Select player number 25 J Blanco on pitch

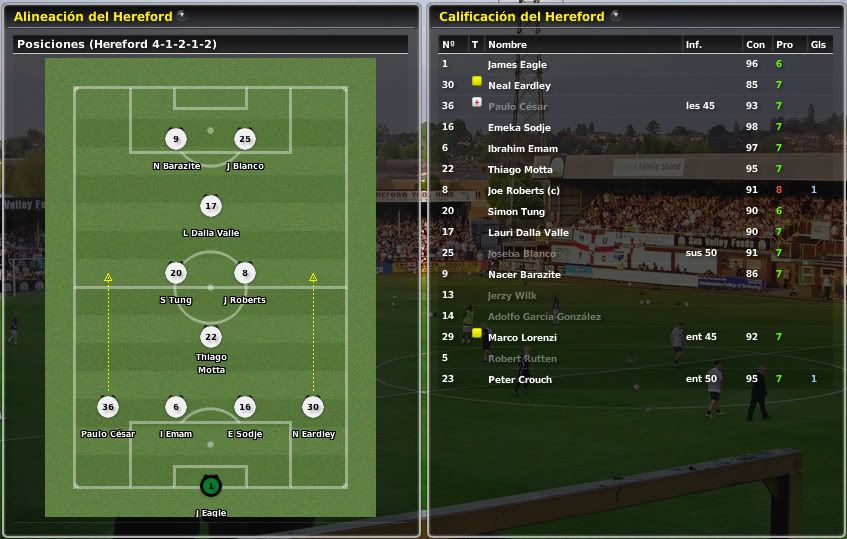pyautogui.click(x=244, y=139)
